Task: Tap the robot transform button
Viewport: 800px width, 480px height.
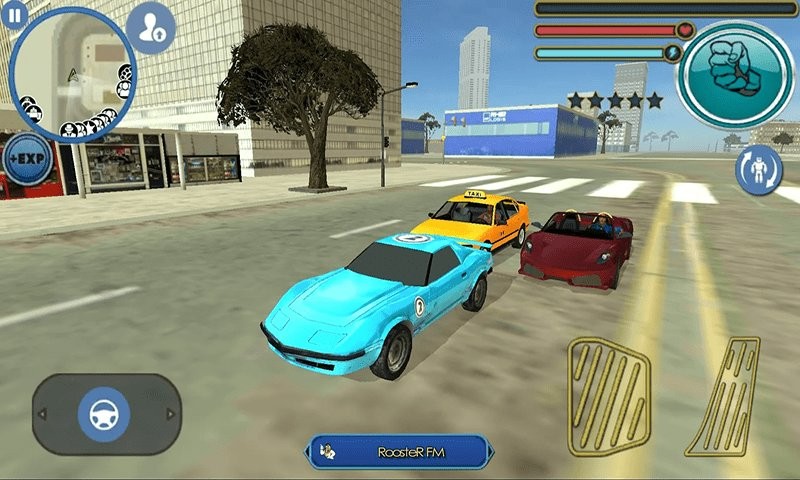Action: (758, 170)
